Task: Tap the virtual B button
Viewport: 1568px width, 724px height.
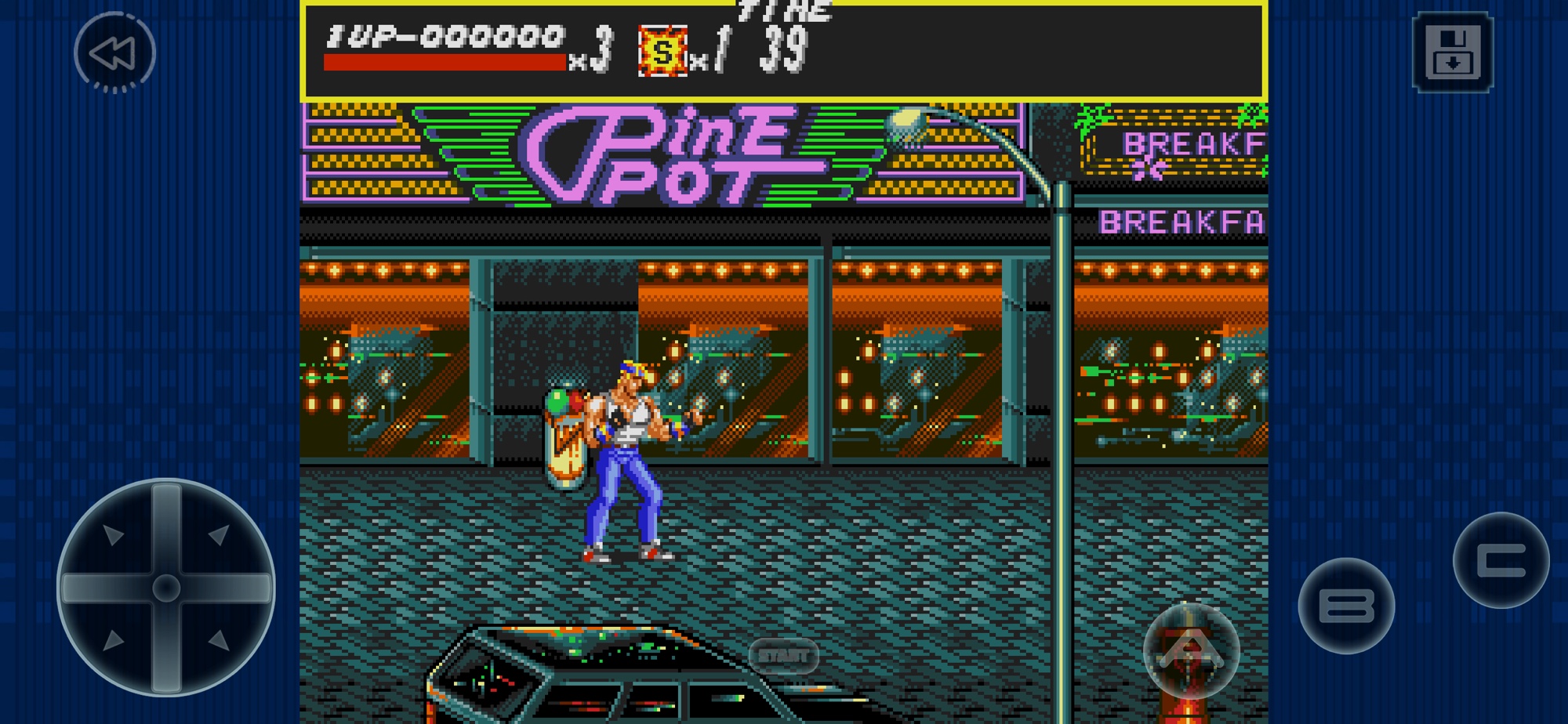Action: [1346, 606]
